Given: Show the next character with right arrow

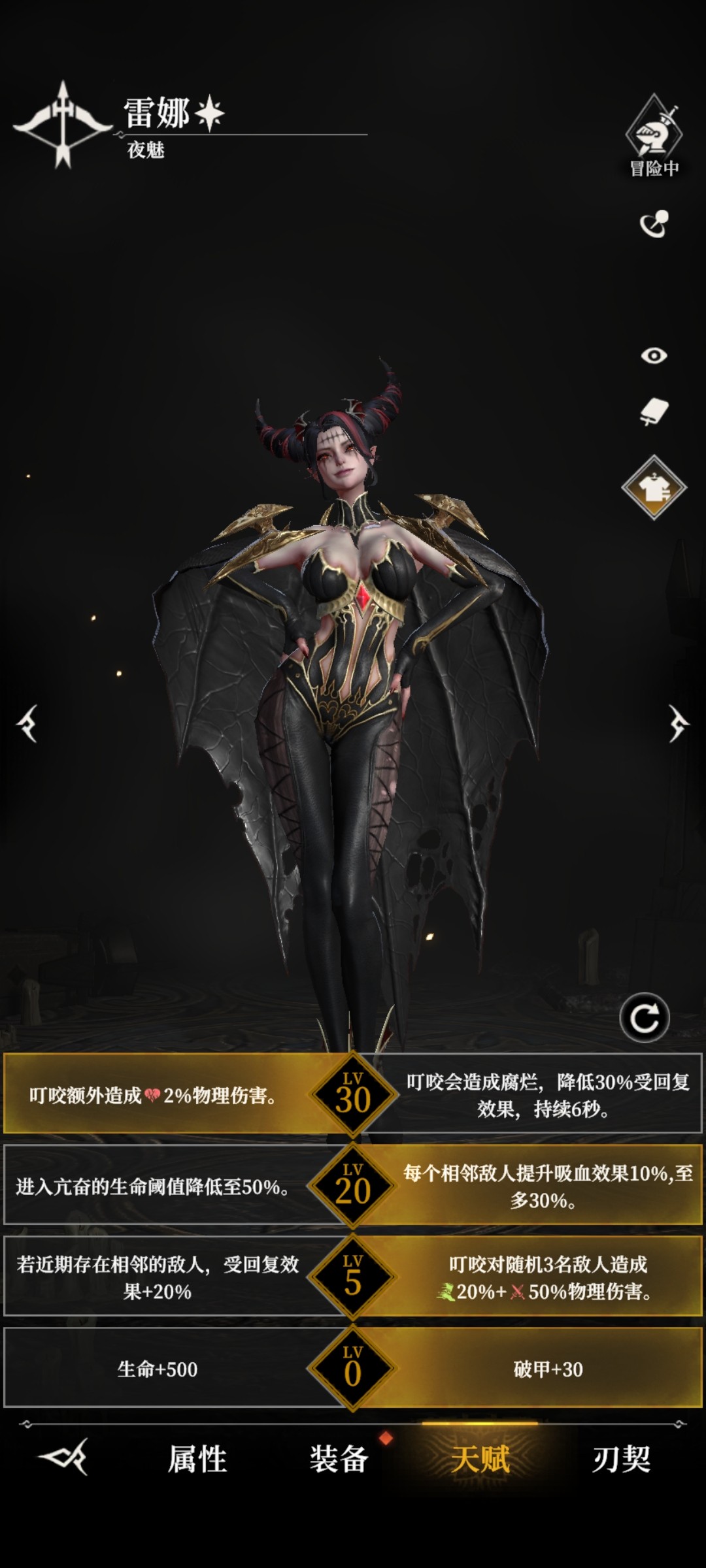Looking at the screenshot, I should click(678, 724).
